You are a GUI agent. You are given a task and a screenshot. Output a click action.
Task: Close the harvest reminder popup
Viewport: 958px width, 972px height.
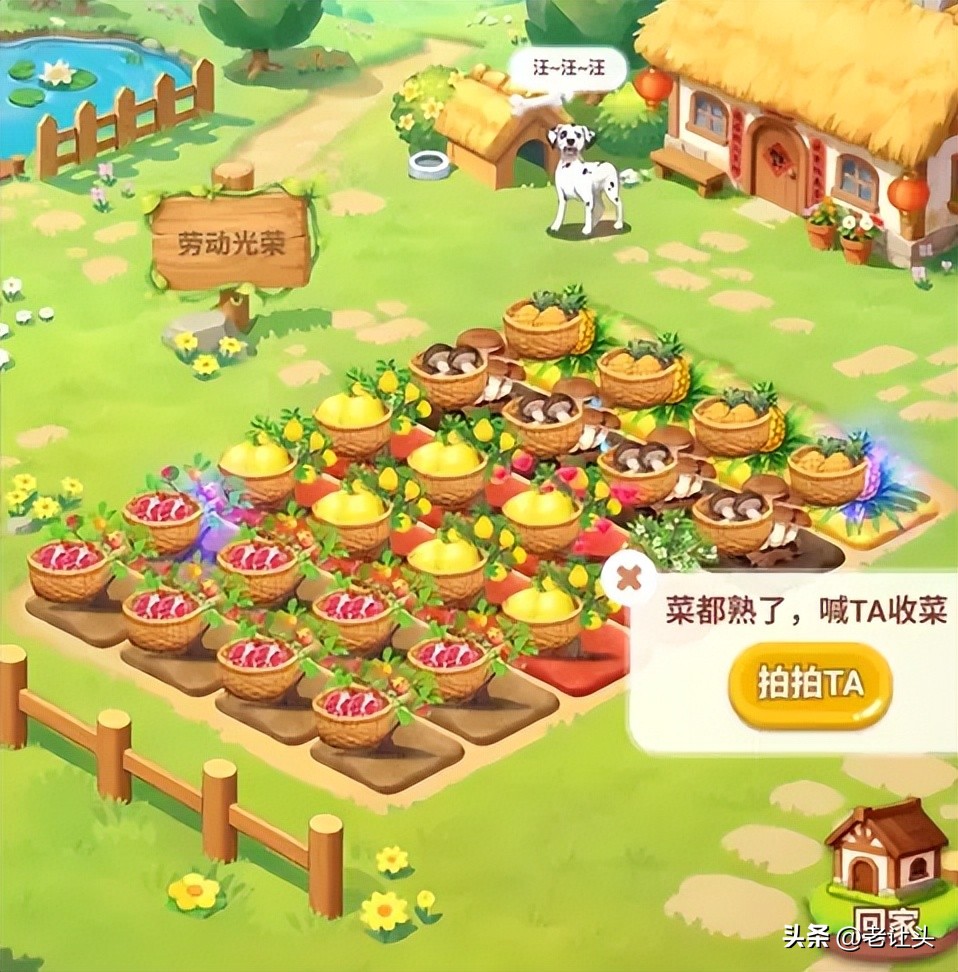(x=627, y=578)
